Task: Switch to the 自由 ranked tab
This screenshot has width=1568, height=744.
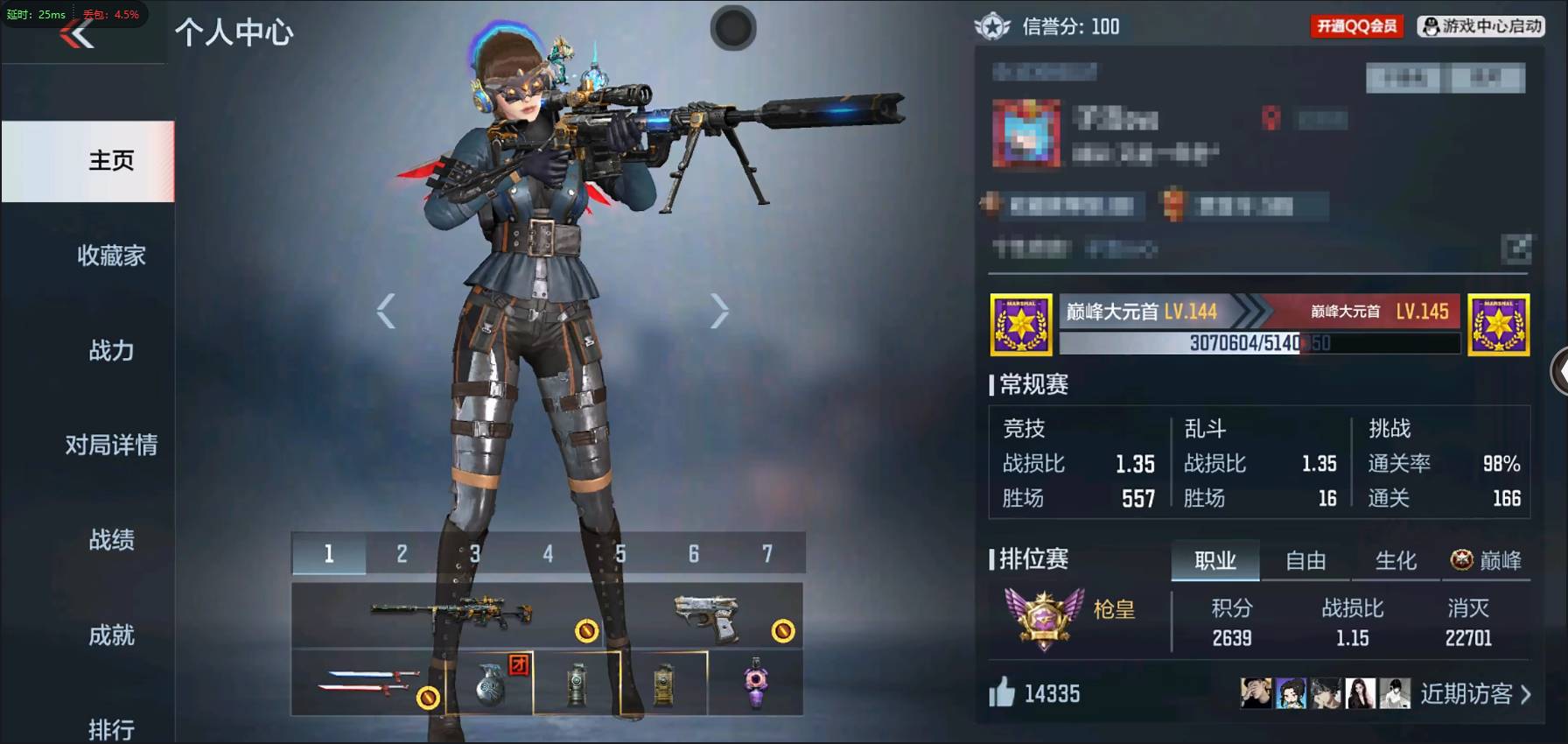Action: [x=1304, y=561]
